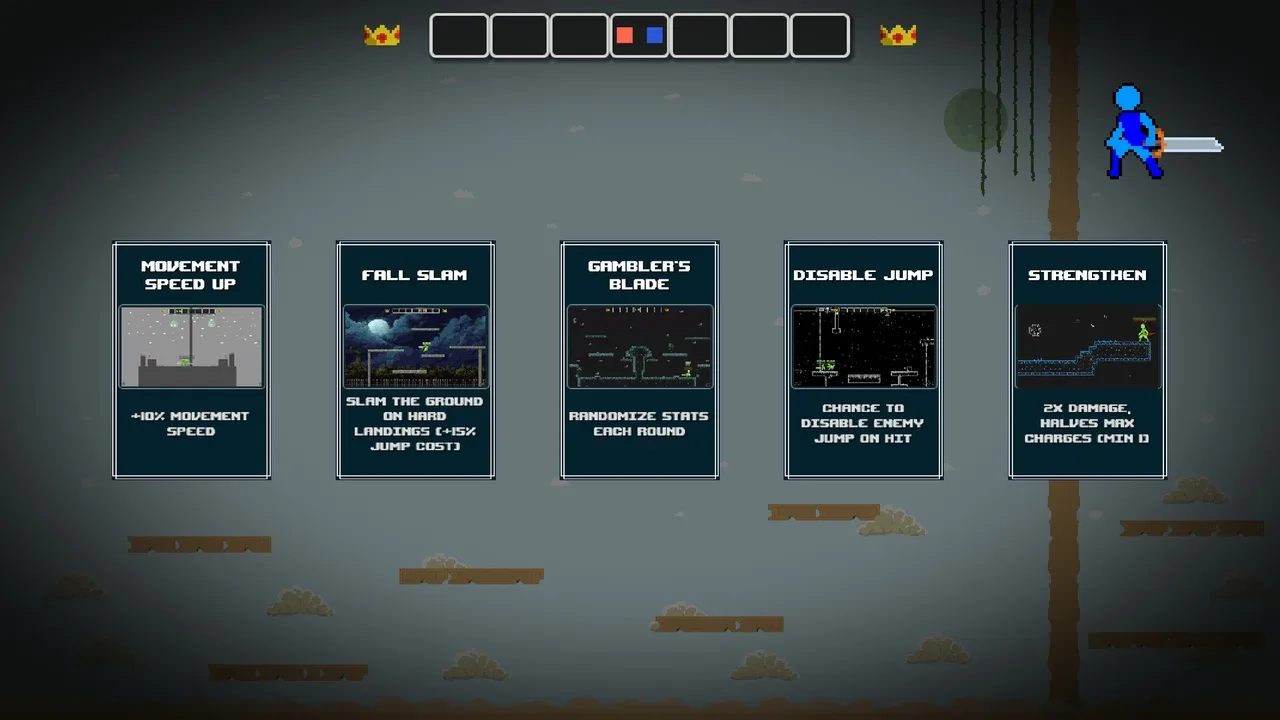Choose the Disable Jump card
Viewport: 1280px width, 720px height.
pyautogui.click(x=863, y=360)
